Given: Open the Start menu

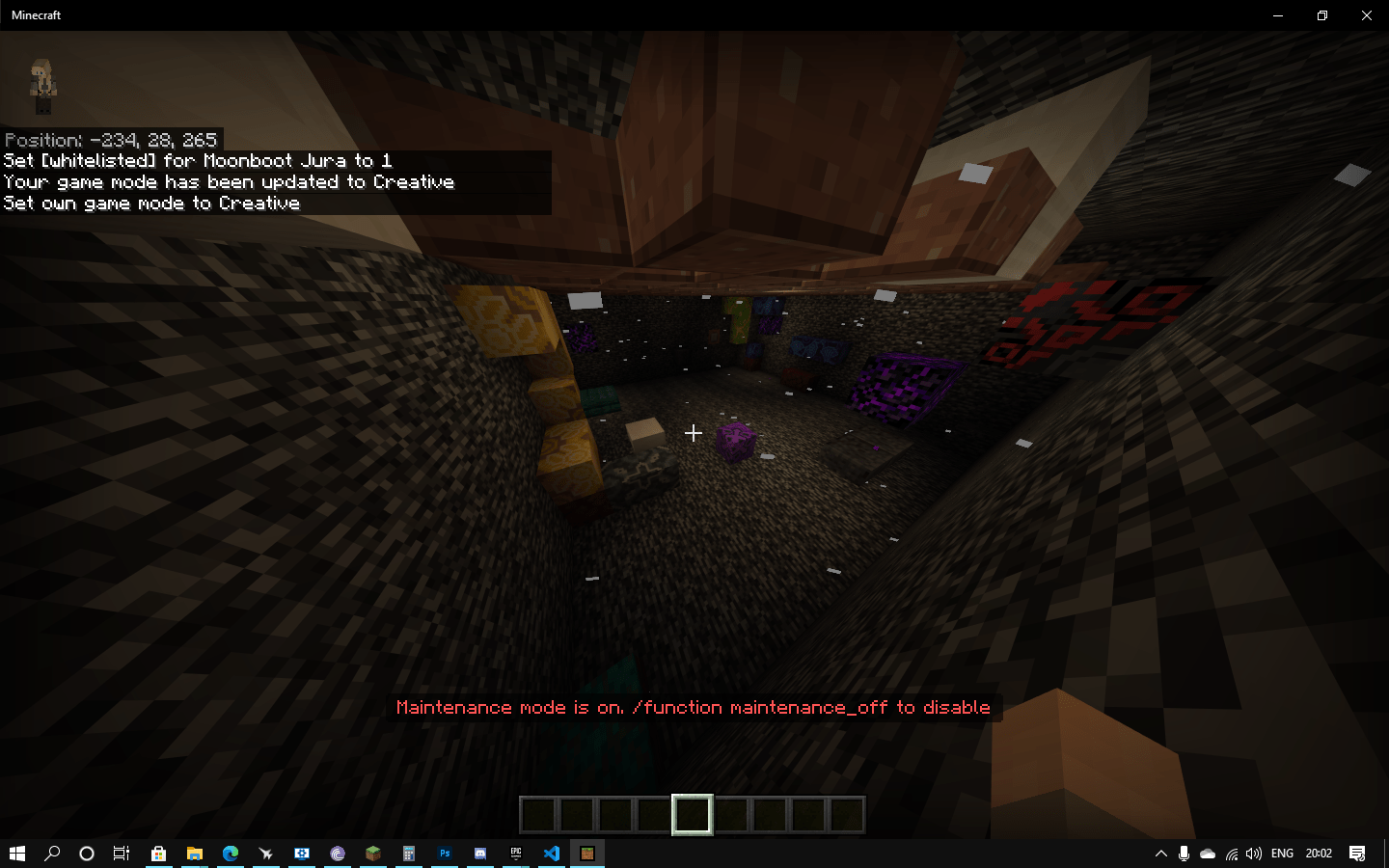Looking at the screenshot, I should pos(18,854).
